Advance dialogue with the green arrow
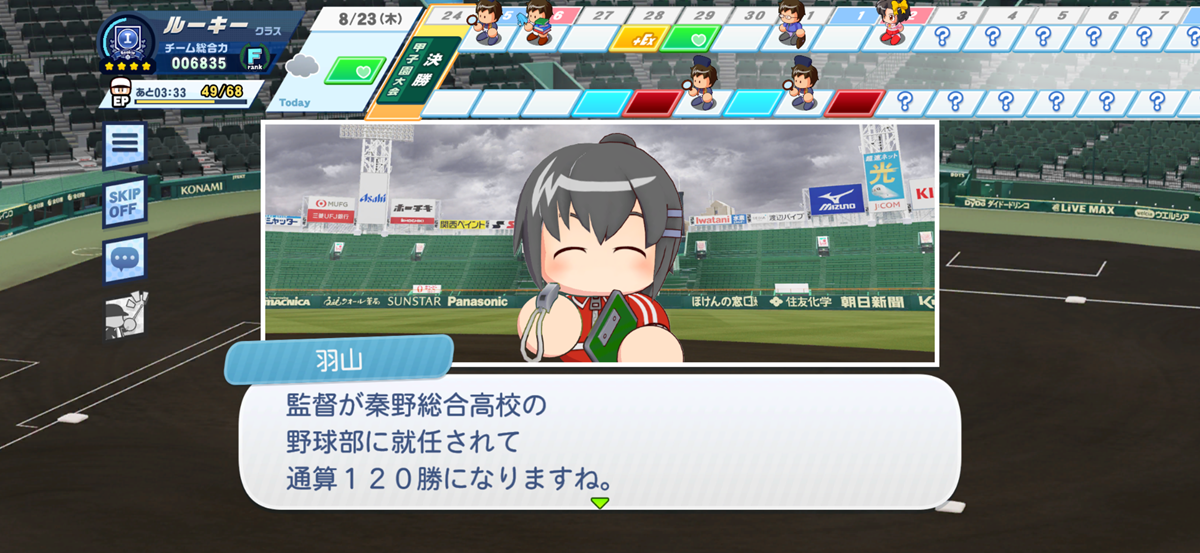1200x553 pixels. click(x=599, y=502)
